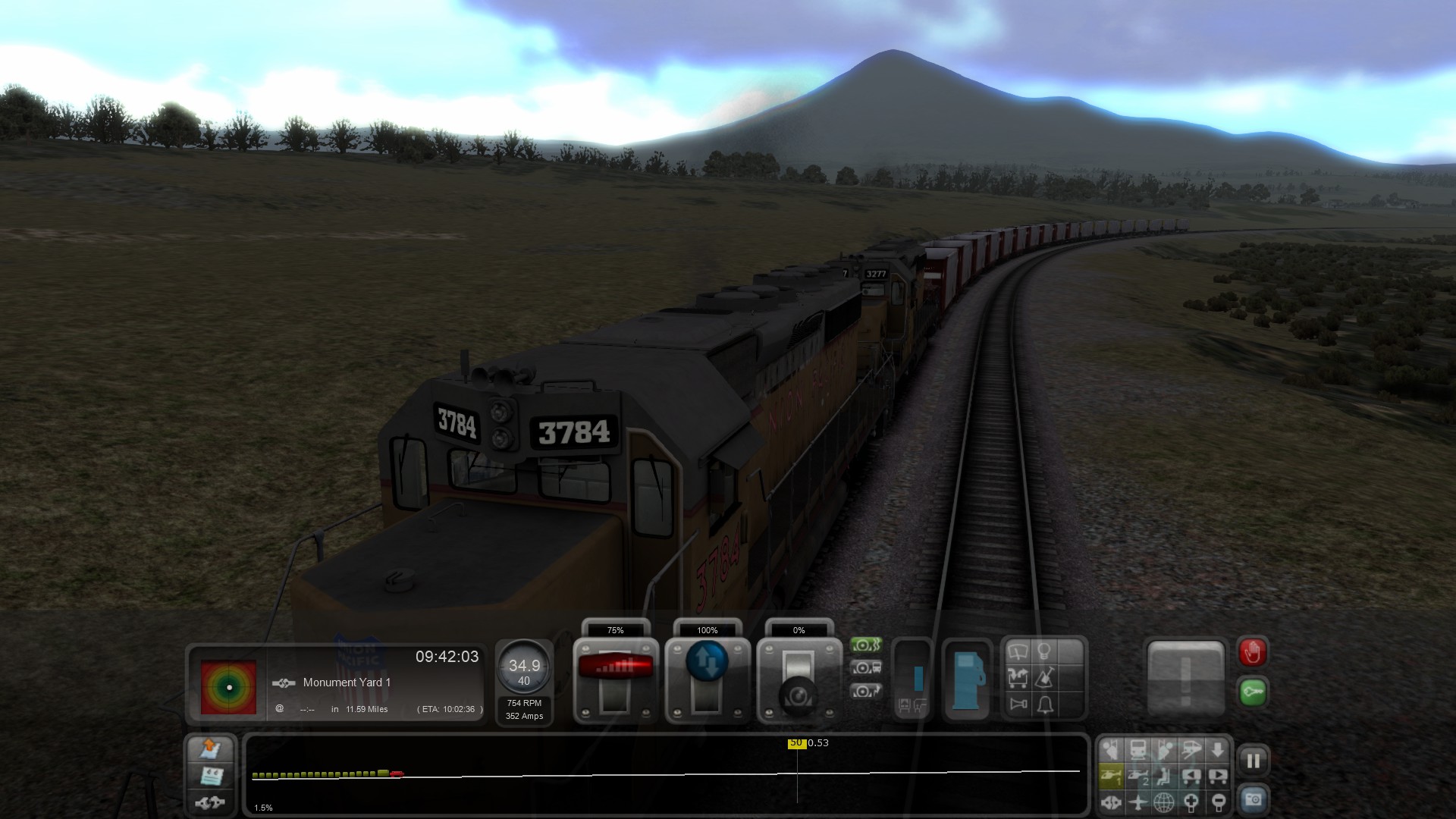The height and width of the screenshot is (819, 1456).
Task: Ring the bell icon
Action: 1045,705
